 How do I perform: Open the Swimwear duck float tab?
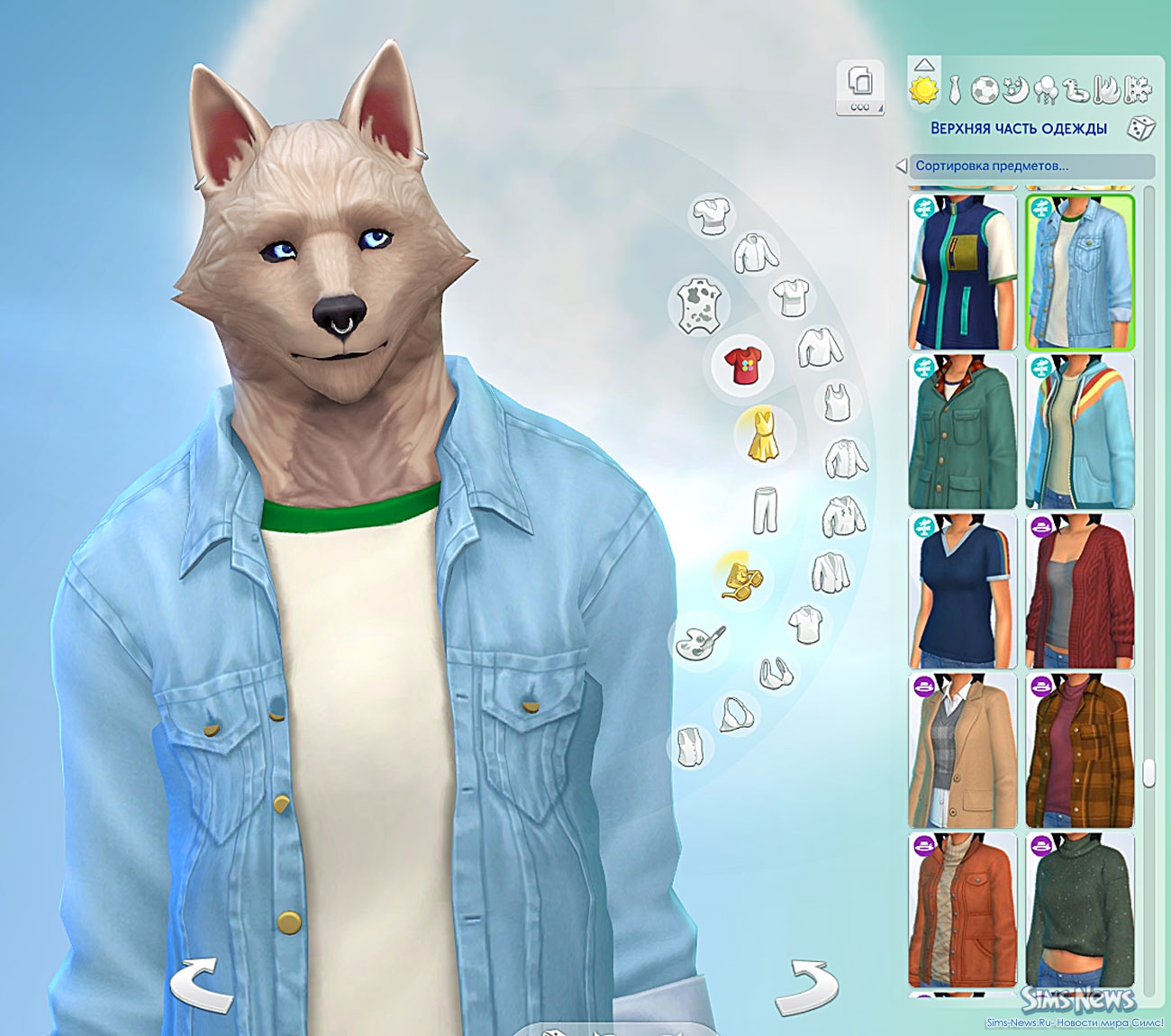[x=1076, y=90]
